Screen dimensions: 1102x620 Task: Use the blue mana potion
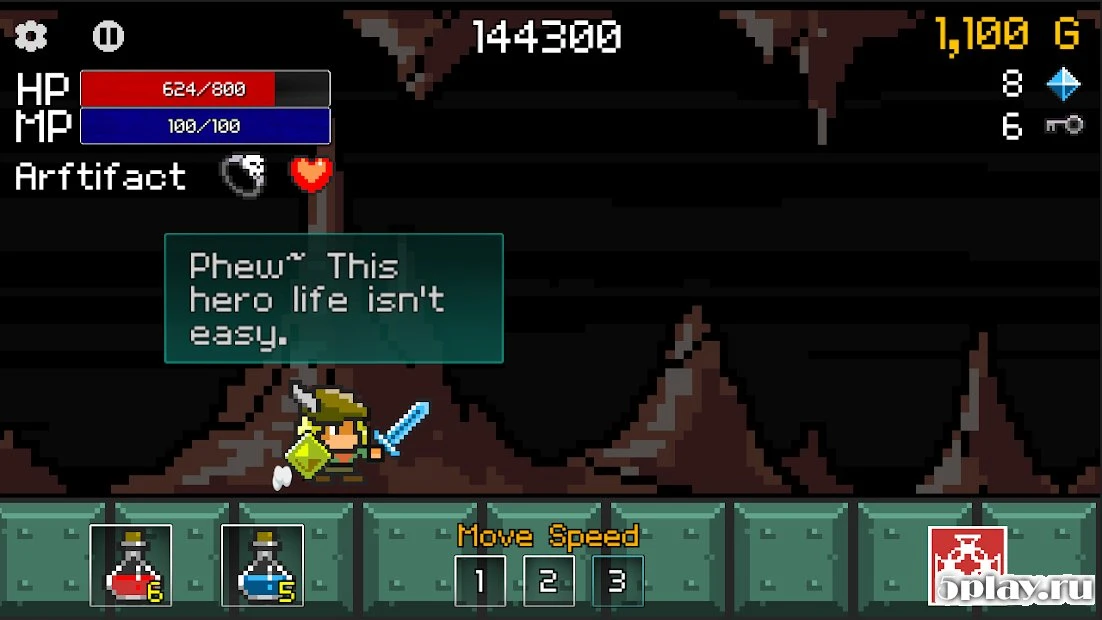point(262,565)
